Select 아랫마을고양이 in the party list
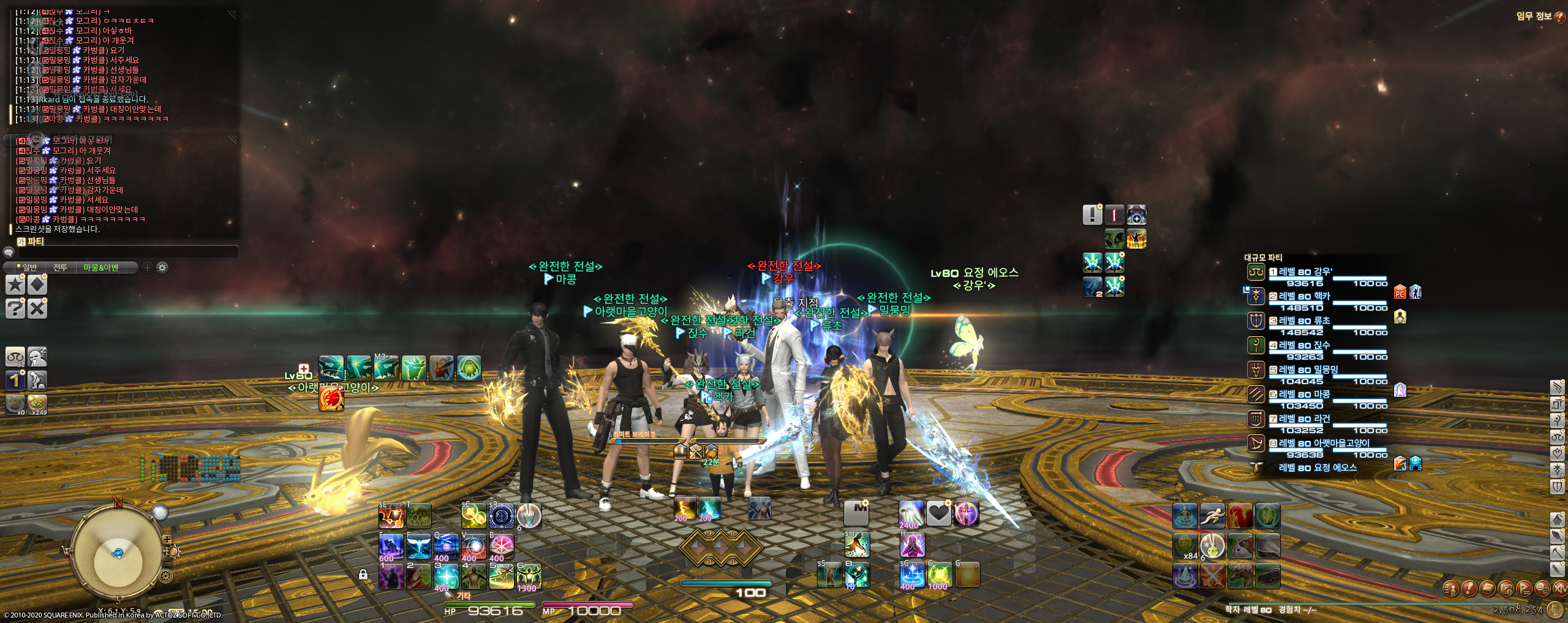Viewport: 1568px width, 623px height. click(x=1323, y=444)
